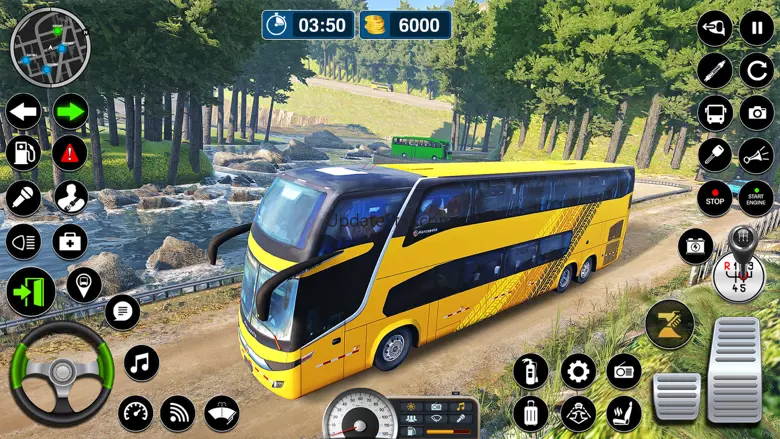Image resolution: width=780 pixels, height=439 pixels.
Task: Tap the music note button
Action: (141, 363)
